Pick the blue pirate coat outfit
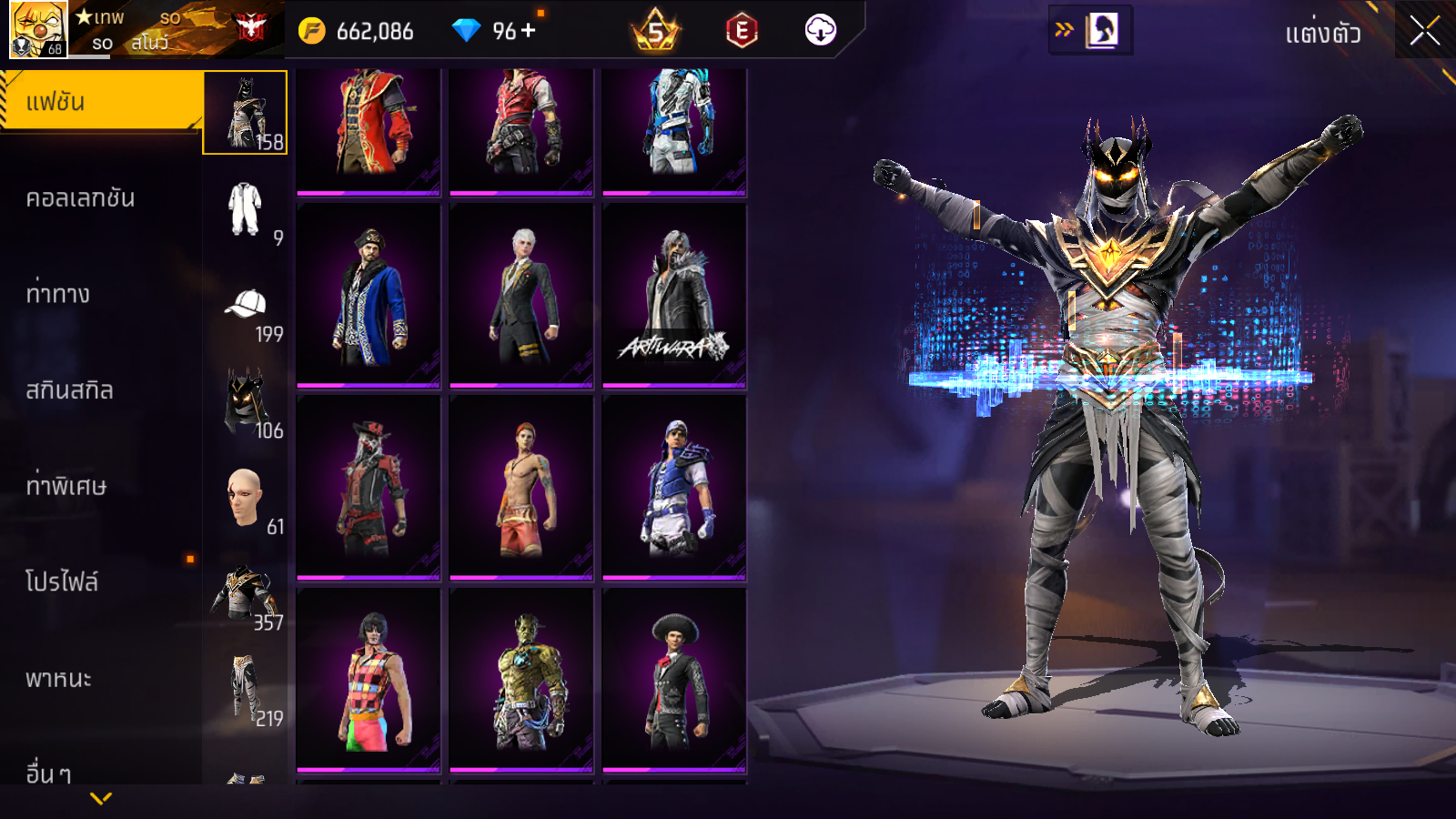 (x=369, y=296)
